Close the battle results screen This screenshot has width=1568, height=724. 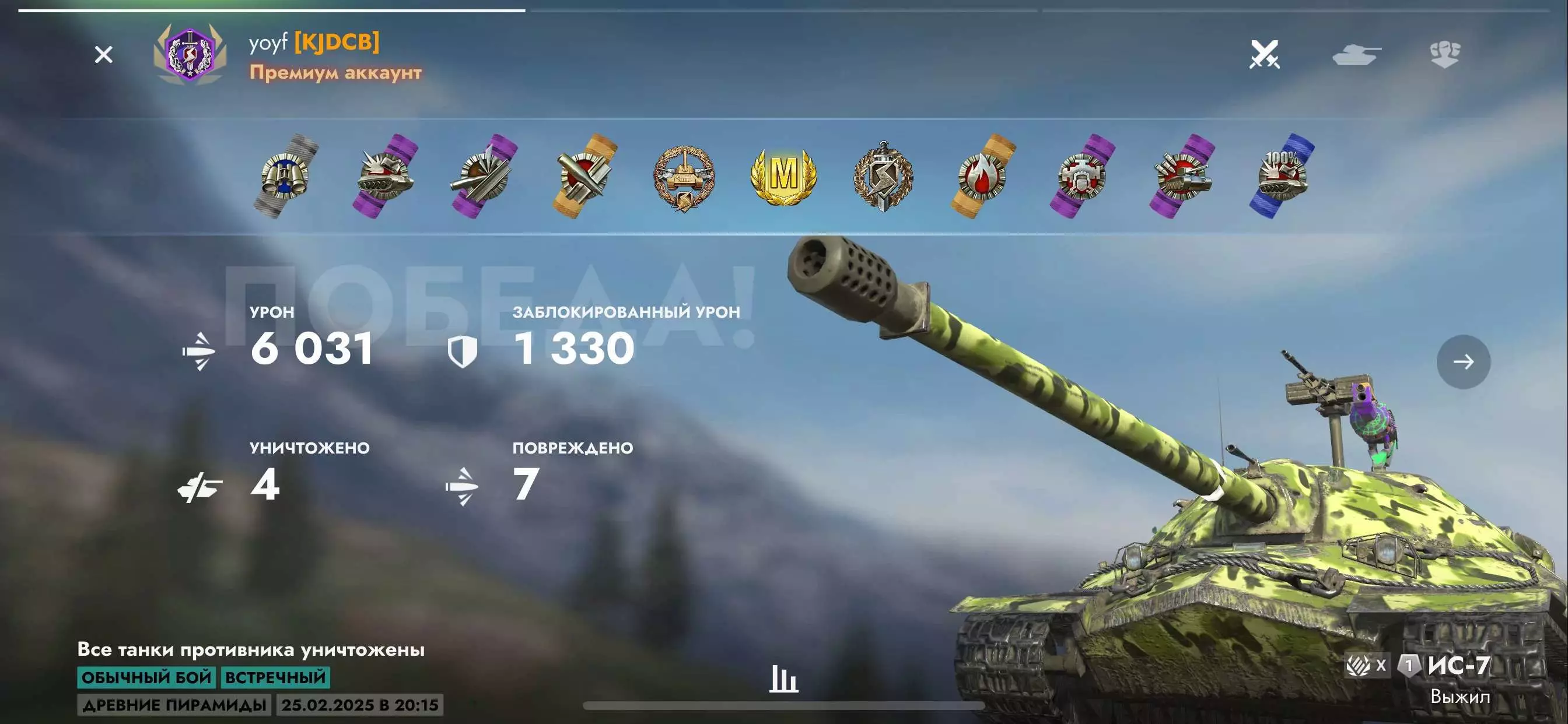tap(103, 55)
